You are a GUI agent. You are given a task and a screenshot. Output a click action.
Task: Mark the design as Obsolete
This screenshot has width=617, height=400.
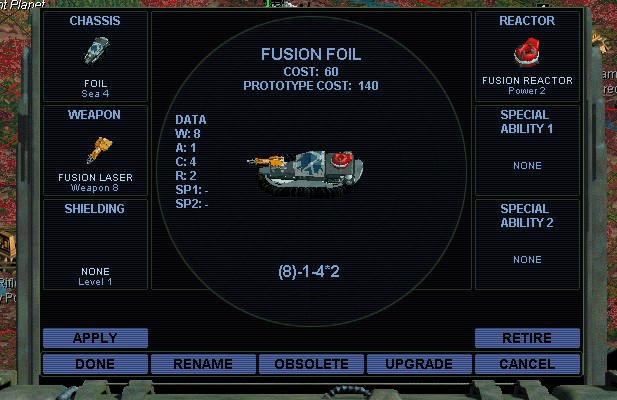(311, 364)
